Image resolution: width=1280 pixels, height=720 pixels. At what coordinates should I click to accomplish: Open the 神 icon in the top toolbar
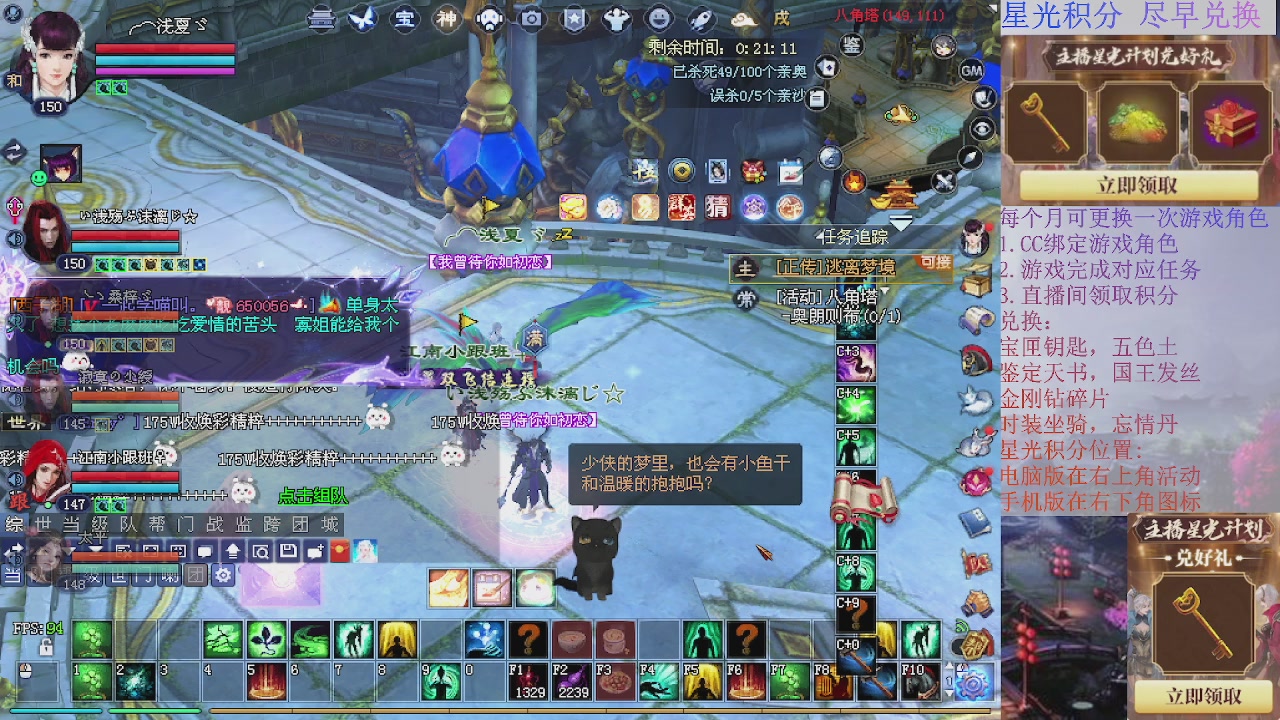click(x=446, y=17)
